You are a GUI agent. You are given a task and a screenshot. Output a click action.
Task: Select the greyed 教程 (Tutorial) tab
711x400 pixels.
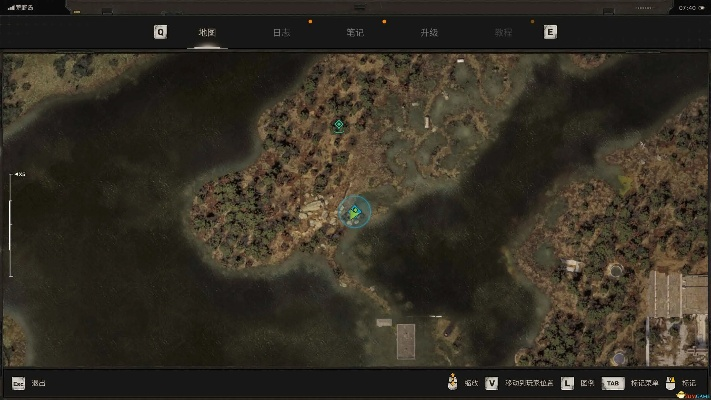click(x=503, y=32)
